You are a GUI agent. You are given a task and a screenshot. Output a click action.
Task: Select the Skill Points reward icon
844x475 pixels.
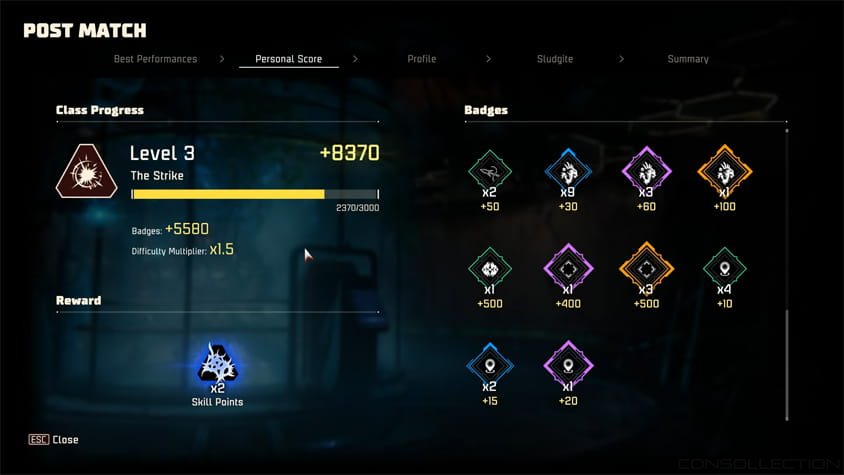click(x=217, y=364)
